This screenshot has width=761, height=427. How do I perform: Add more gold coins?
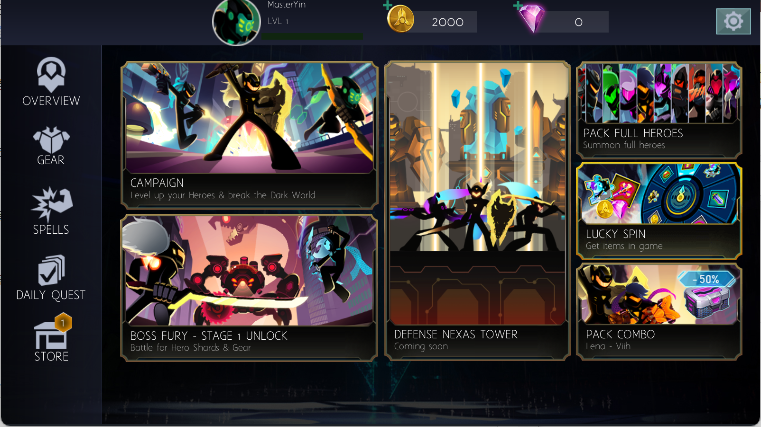coord(389,8)
